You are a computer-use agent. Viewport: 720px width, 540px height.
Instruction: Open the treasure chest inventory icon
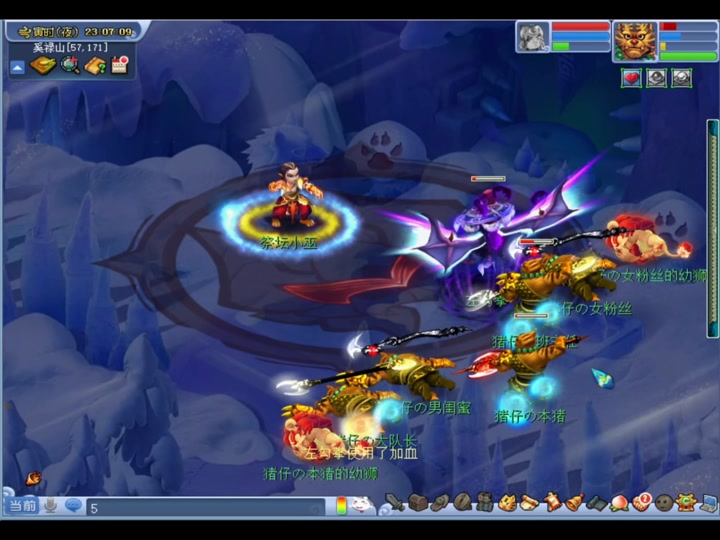pos(418,502)
